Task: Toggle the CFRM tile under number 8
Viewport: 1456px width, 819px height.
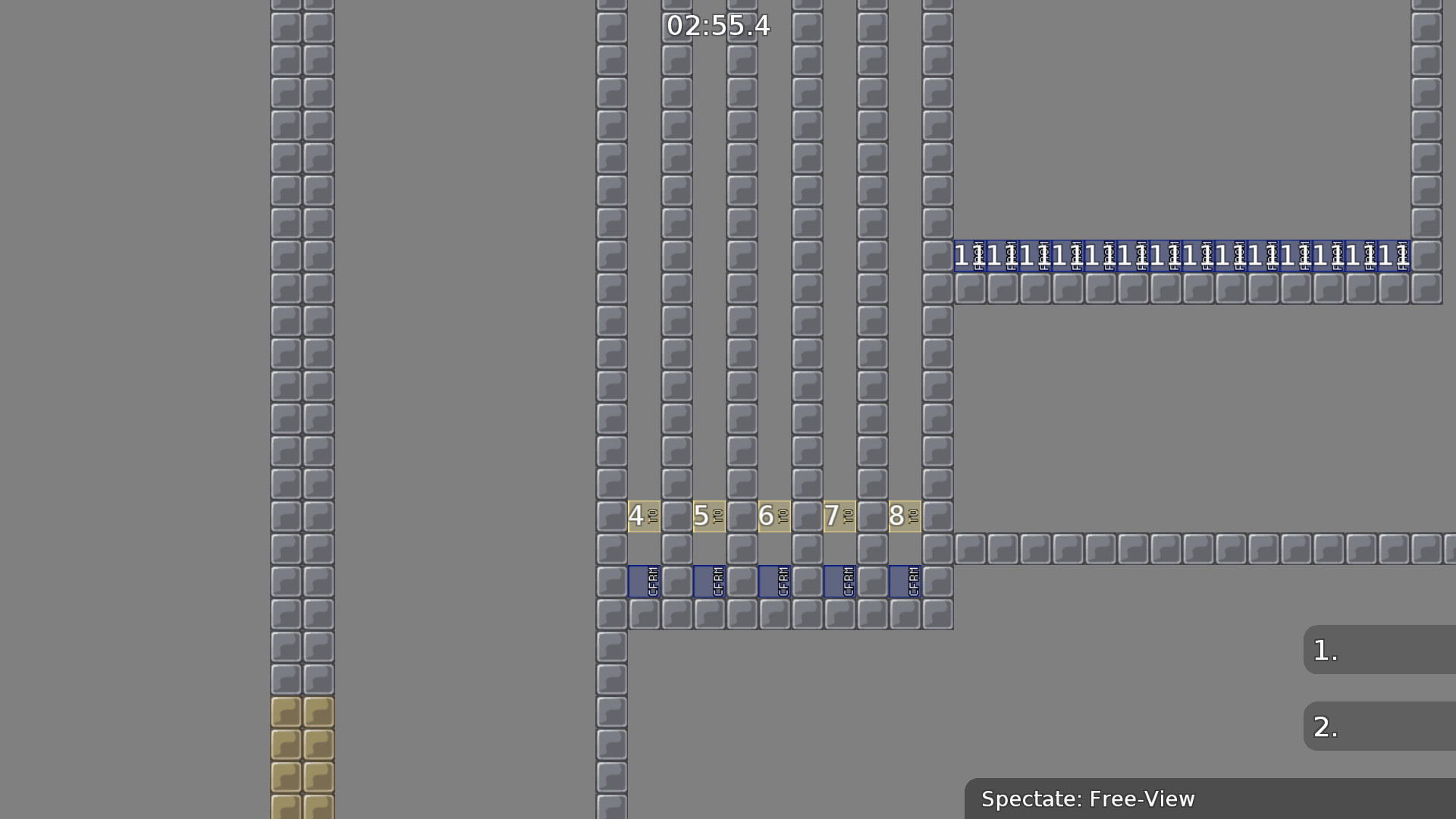Action: pos(904,580)
